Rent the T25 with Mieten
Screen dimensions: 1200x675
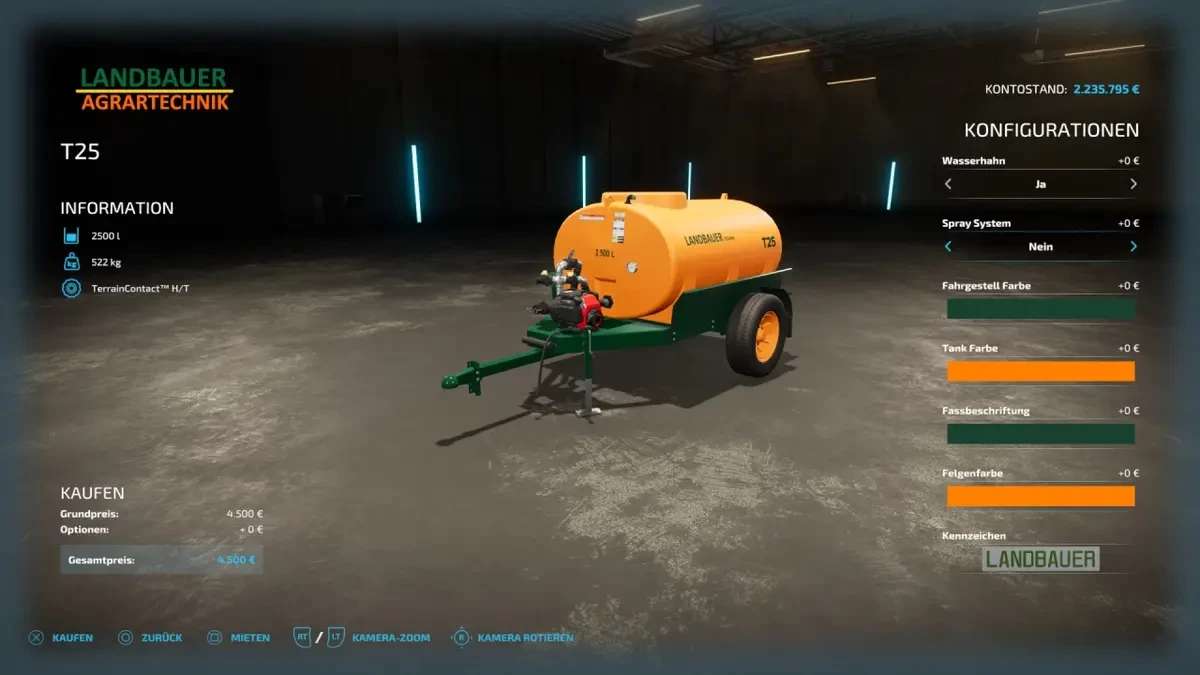[x=238, y=637]
